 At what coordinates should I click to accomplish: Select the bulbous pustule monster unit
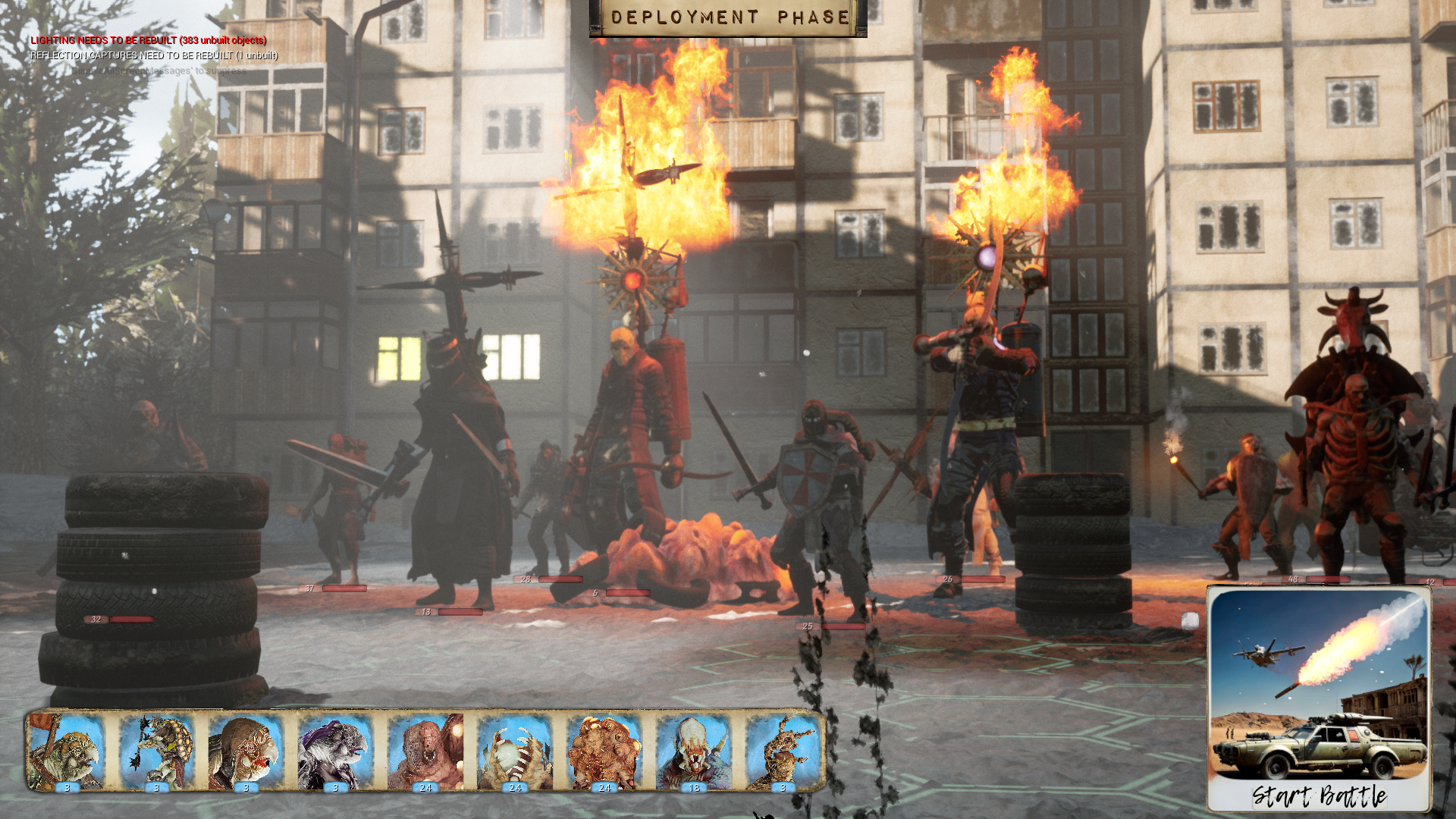[604, 752]
